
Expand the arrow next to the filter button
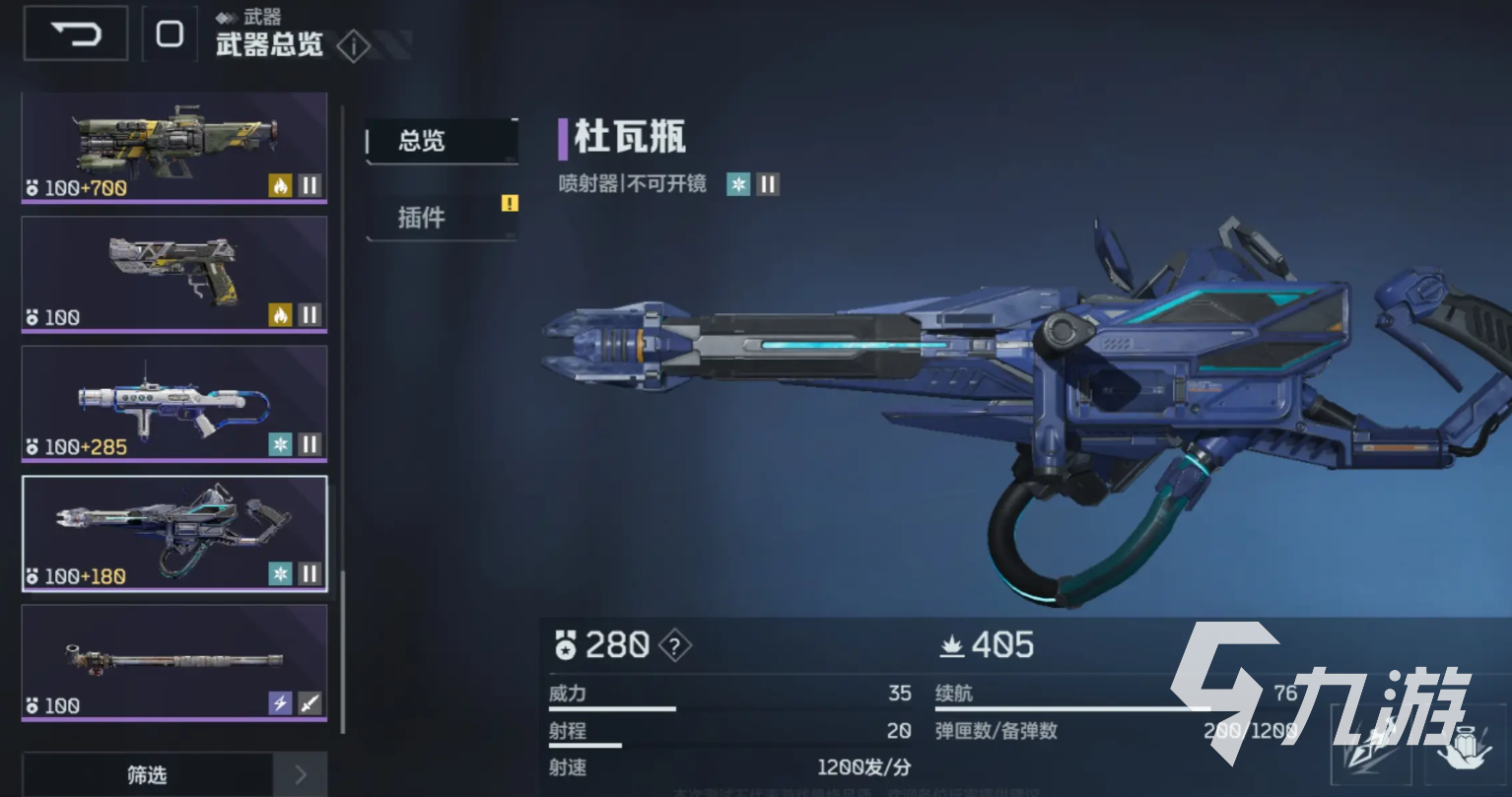[301, 775]
